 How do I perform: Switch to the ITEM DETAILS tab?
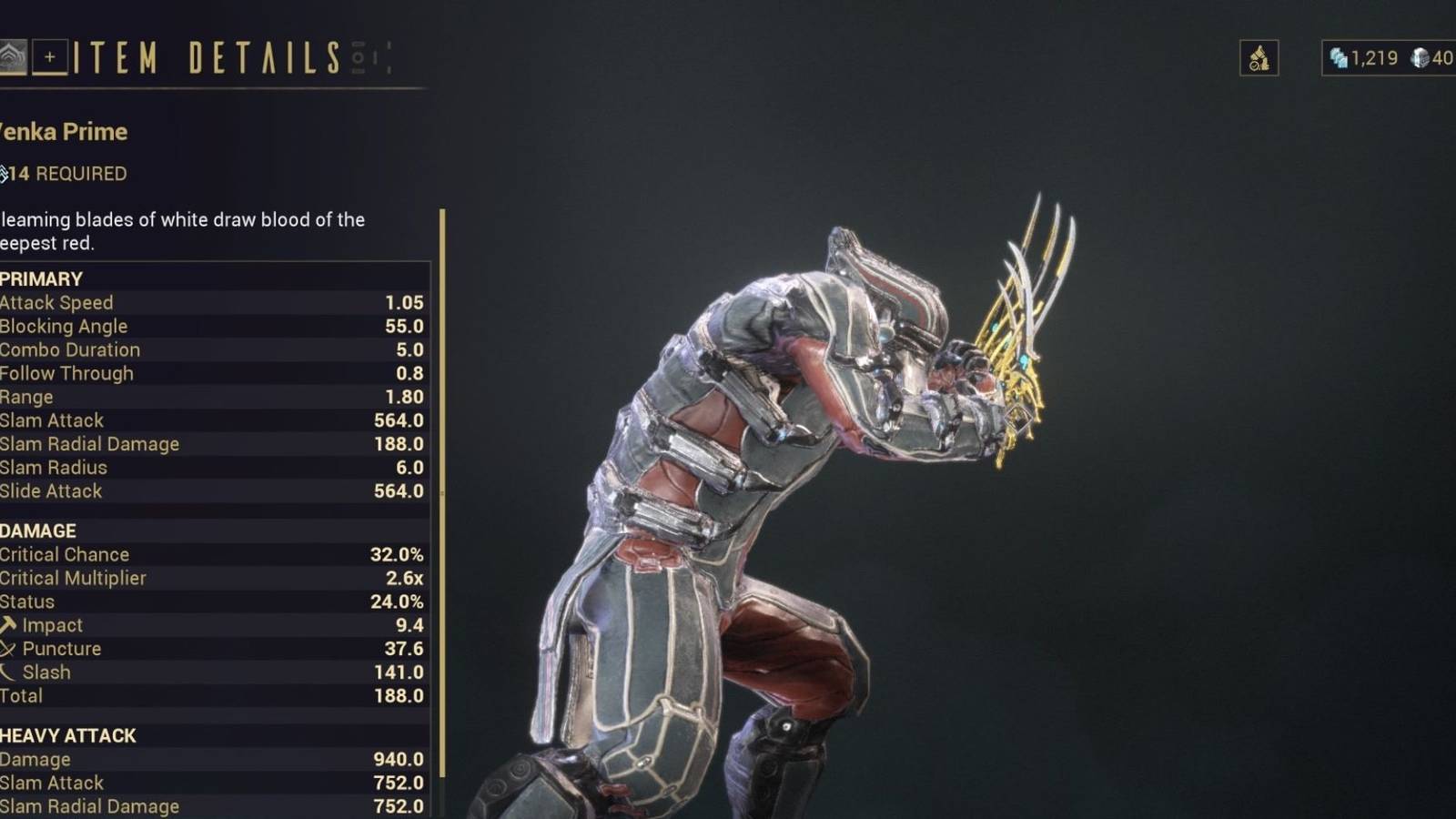205,58
